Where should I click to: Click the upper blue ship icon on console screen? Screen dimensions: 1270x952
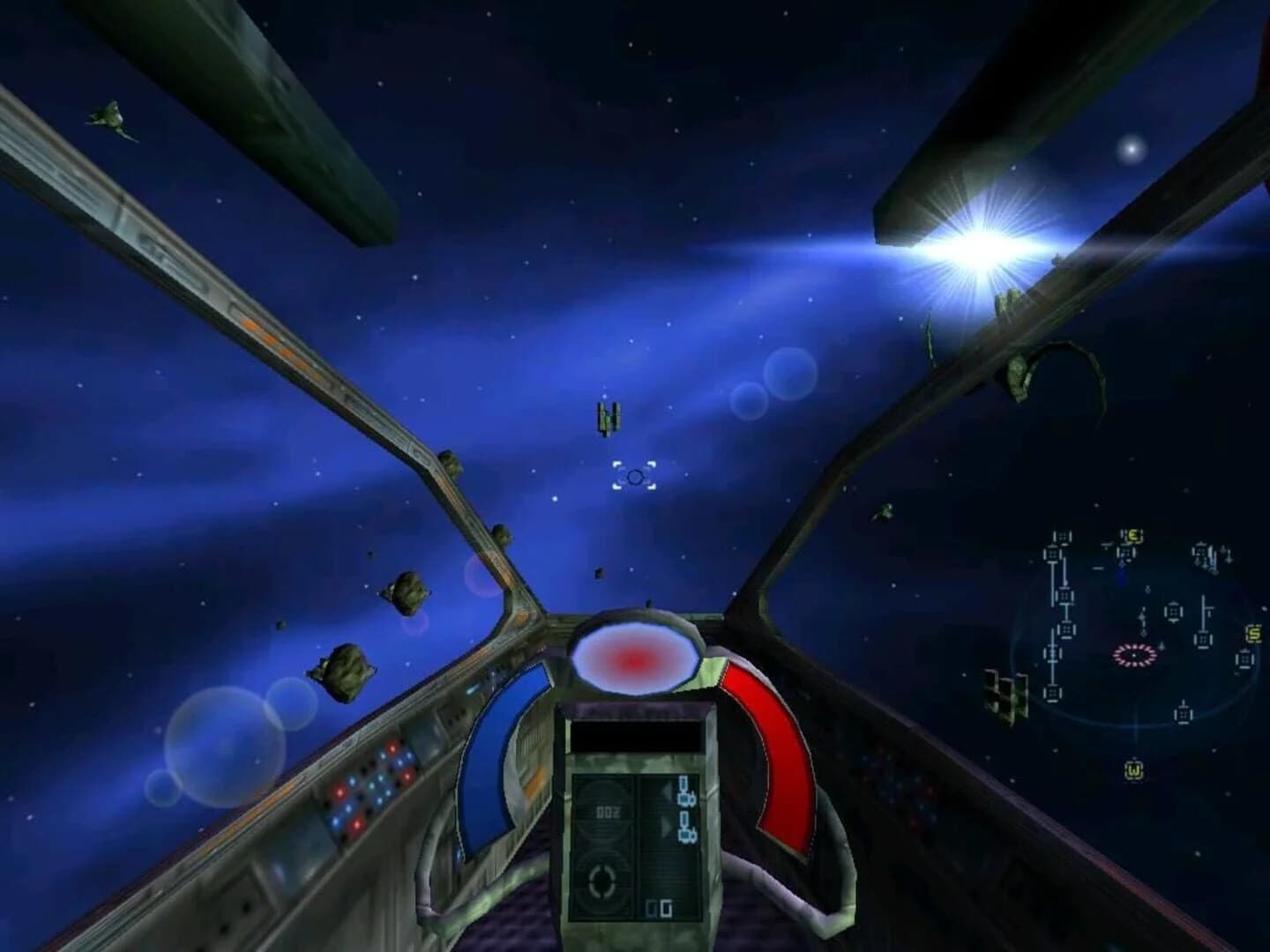click(686, 792)
